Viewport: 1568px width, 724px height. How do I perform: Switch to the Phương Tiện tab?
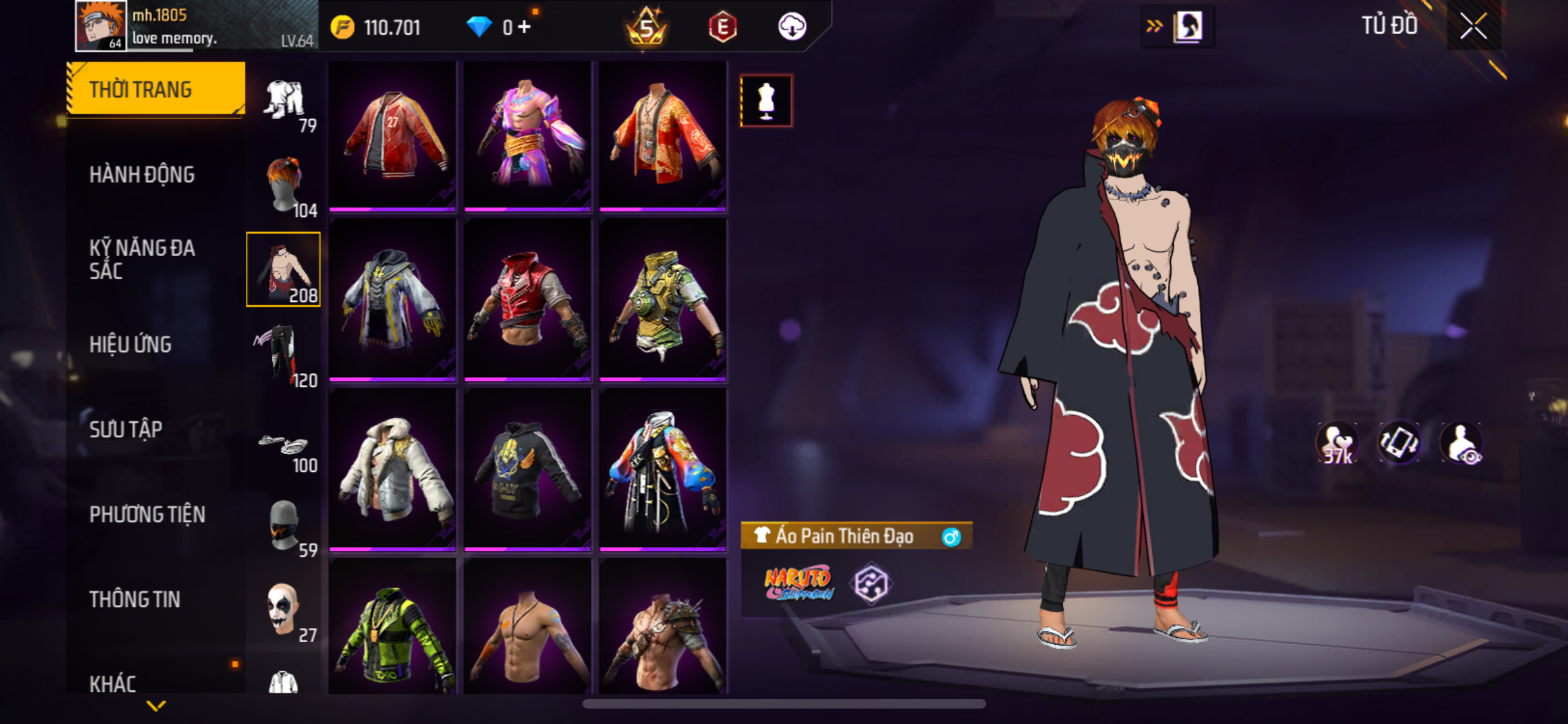[x=147, y=514]
